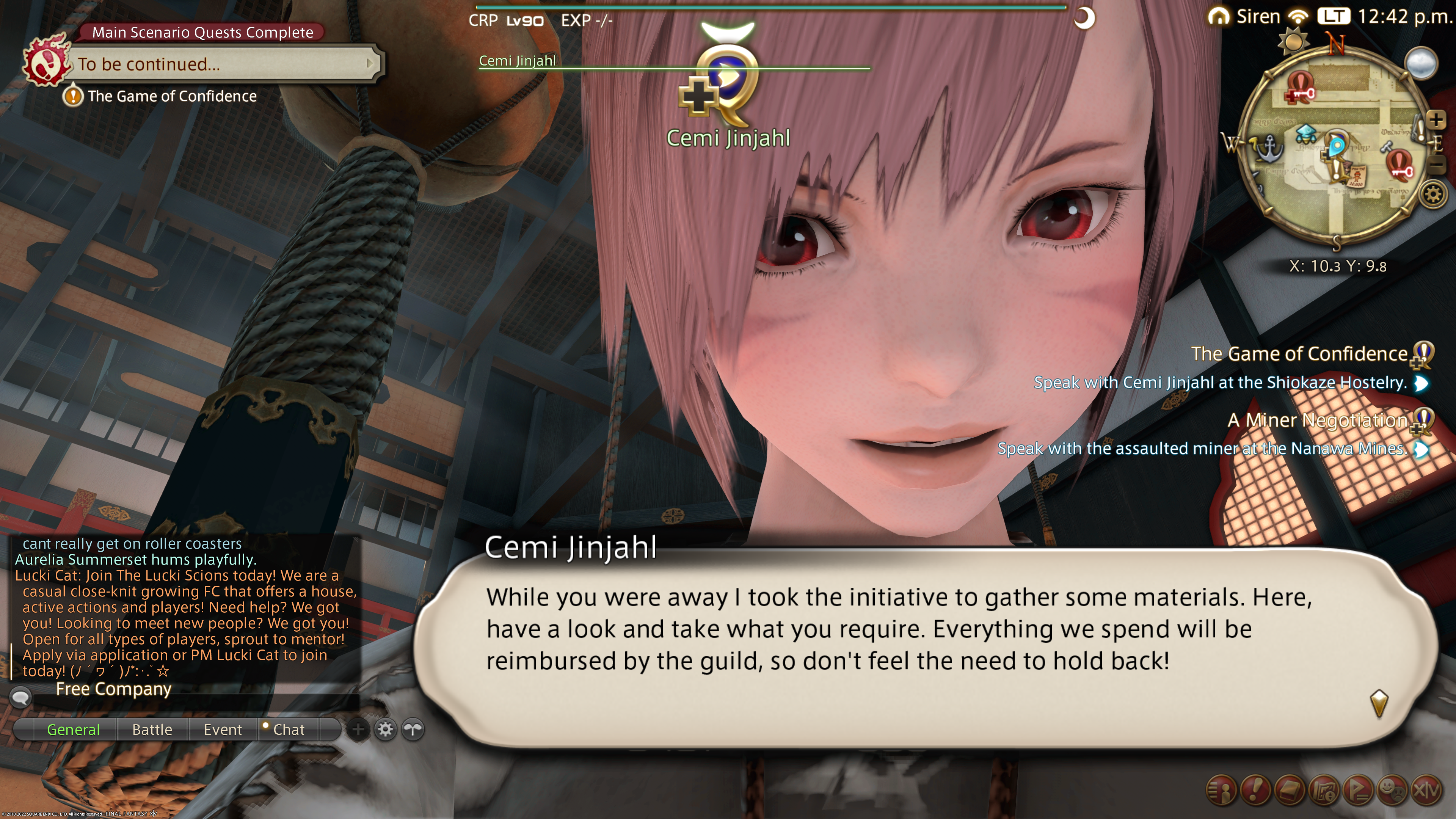Switch to the Battle chat tab
The width and height of the screenshot is (1456, 819).
click(x=152, y=729)
